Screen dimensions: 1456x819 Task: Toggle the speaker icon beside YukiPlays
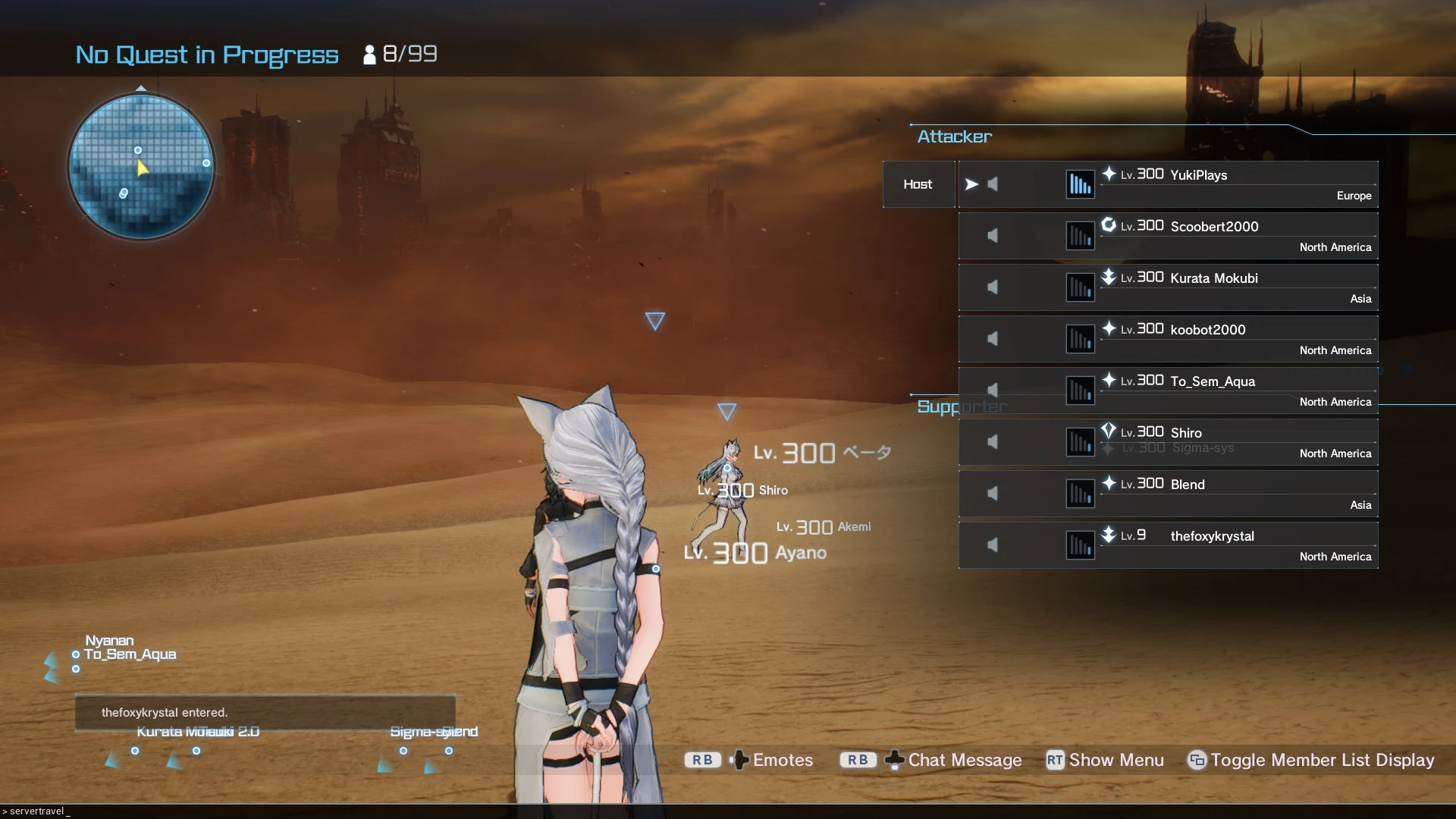[x=993, y=184]
